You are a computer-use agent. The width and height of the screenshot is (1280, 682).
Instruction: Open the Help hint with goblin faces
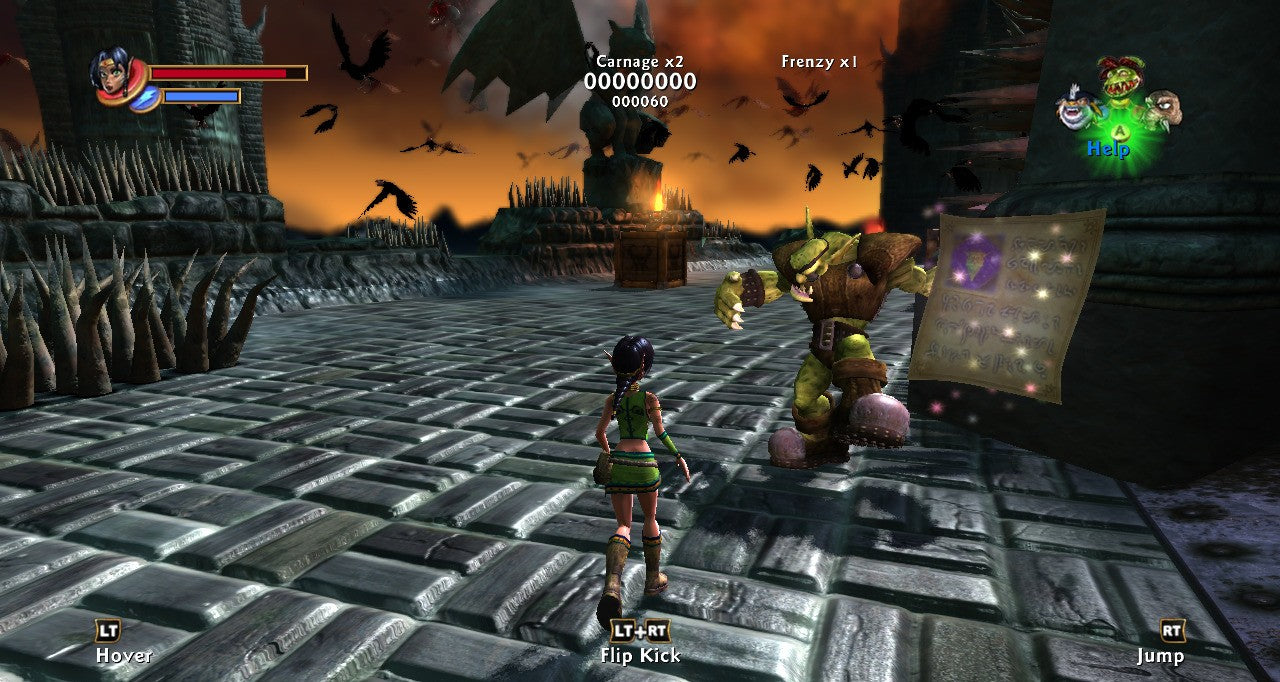[x=1119, y=112]
